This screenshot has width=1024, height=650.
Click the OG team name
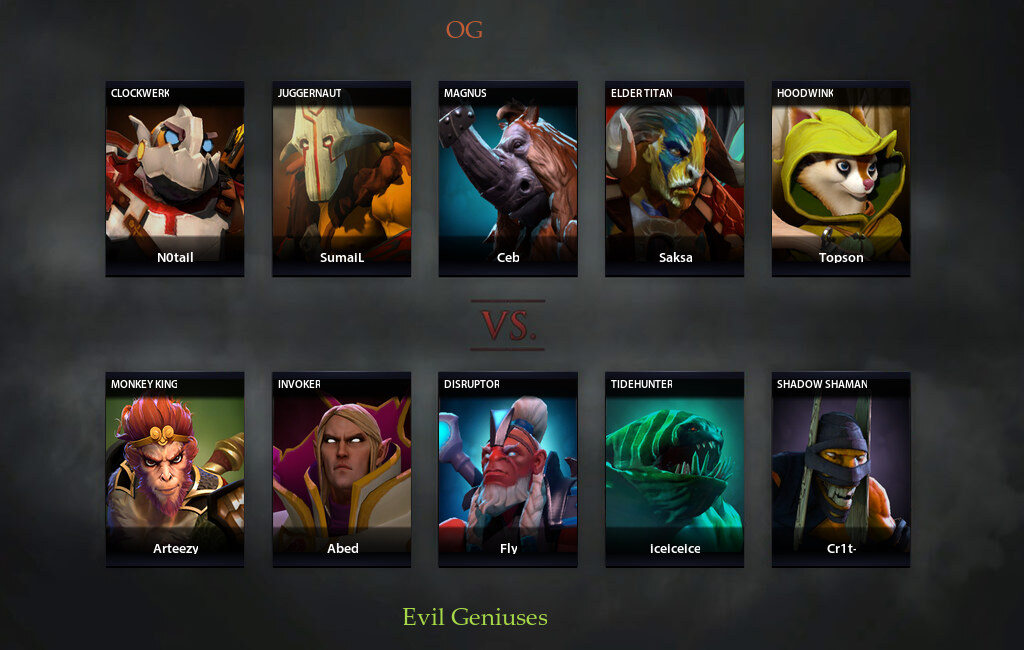464,30
